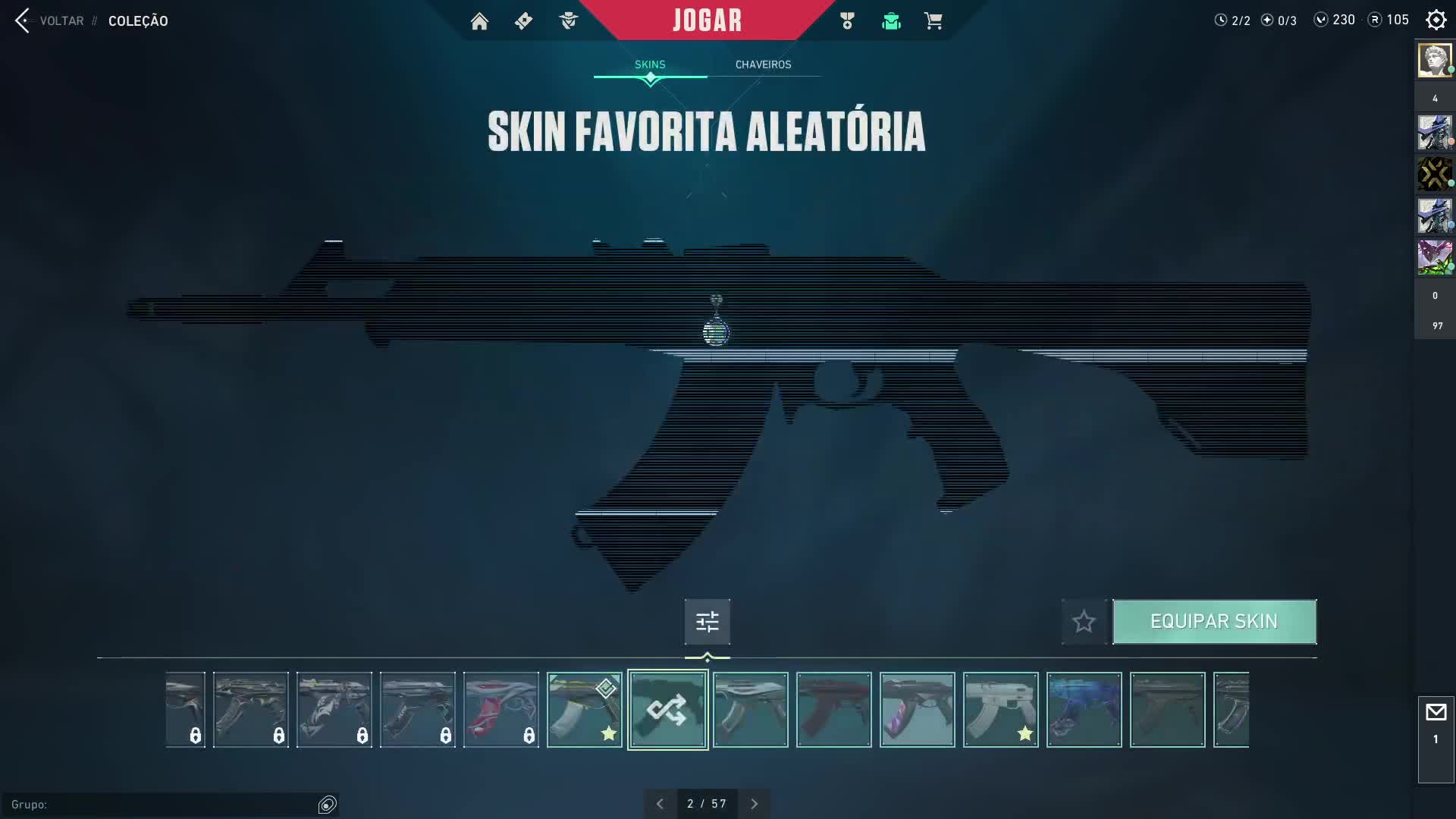
Task: Toggle the favorite star button
Action: point(1084,622)
